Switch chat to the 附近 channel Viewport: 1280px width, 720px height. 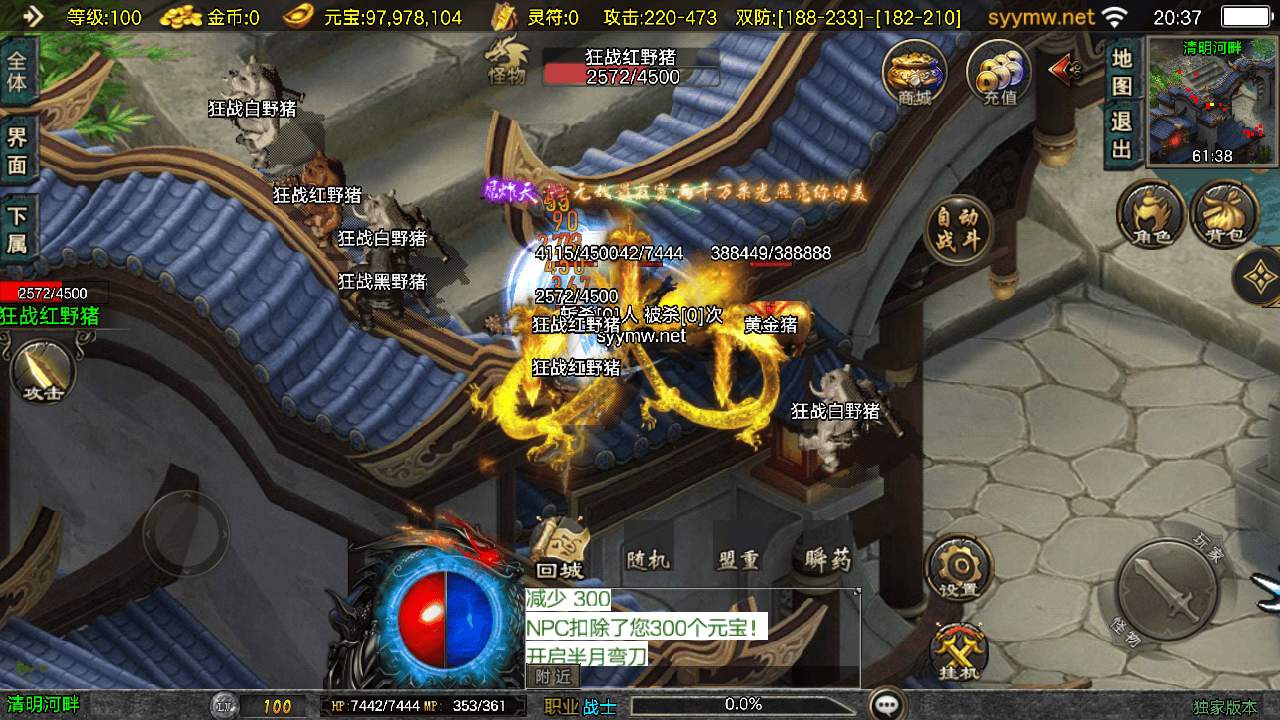[552, 677]
